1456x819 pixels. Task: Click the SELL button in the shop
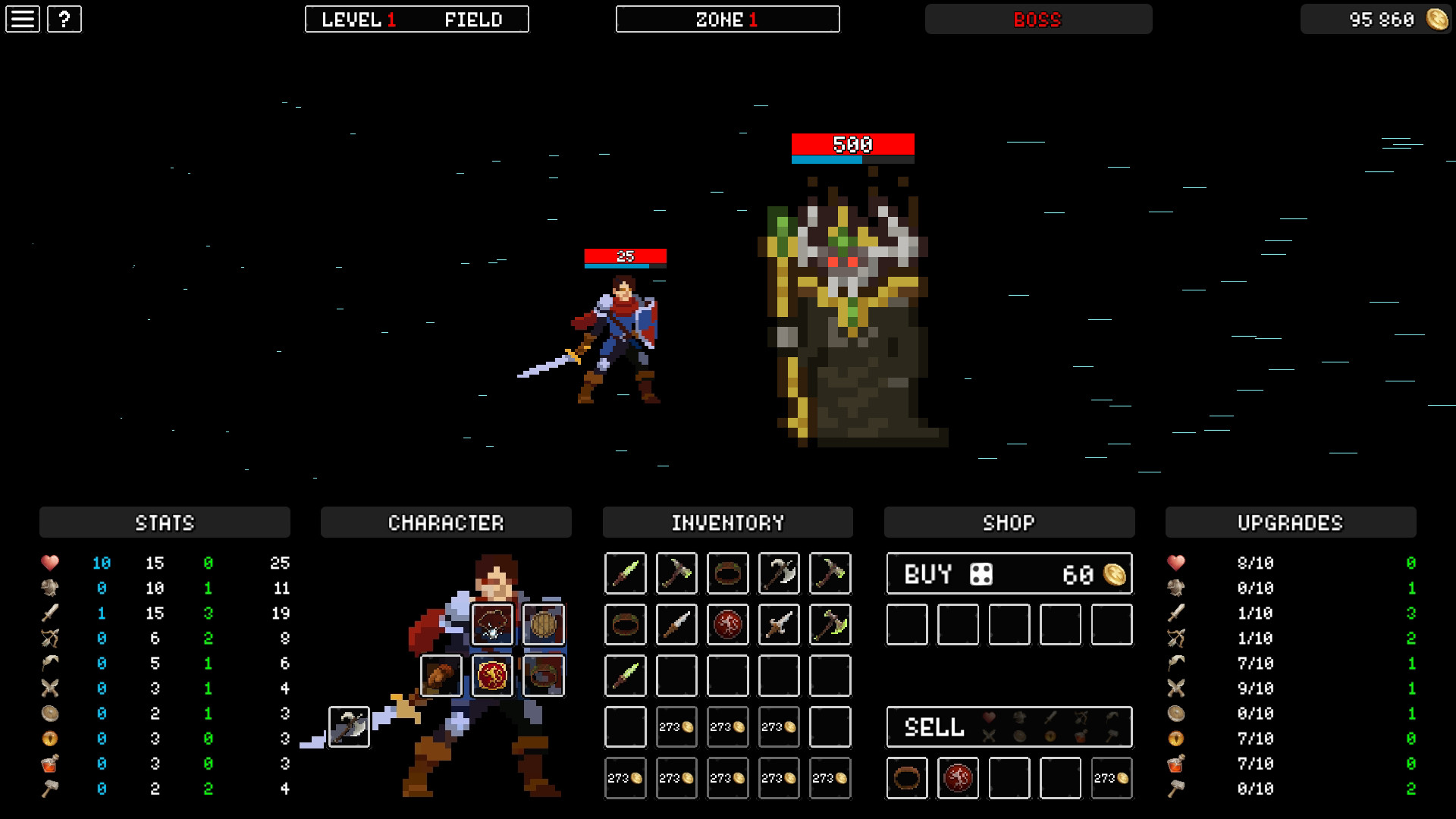[933, 727]
